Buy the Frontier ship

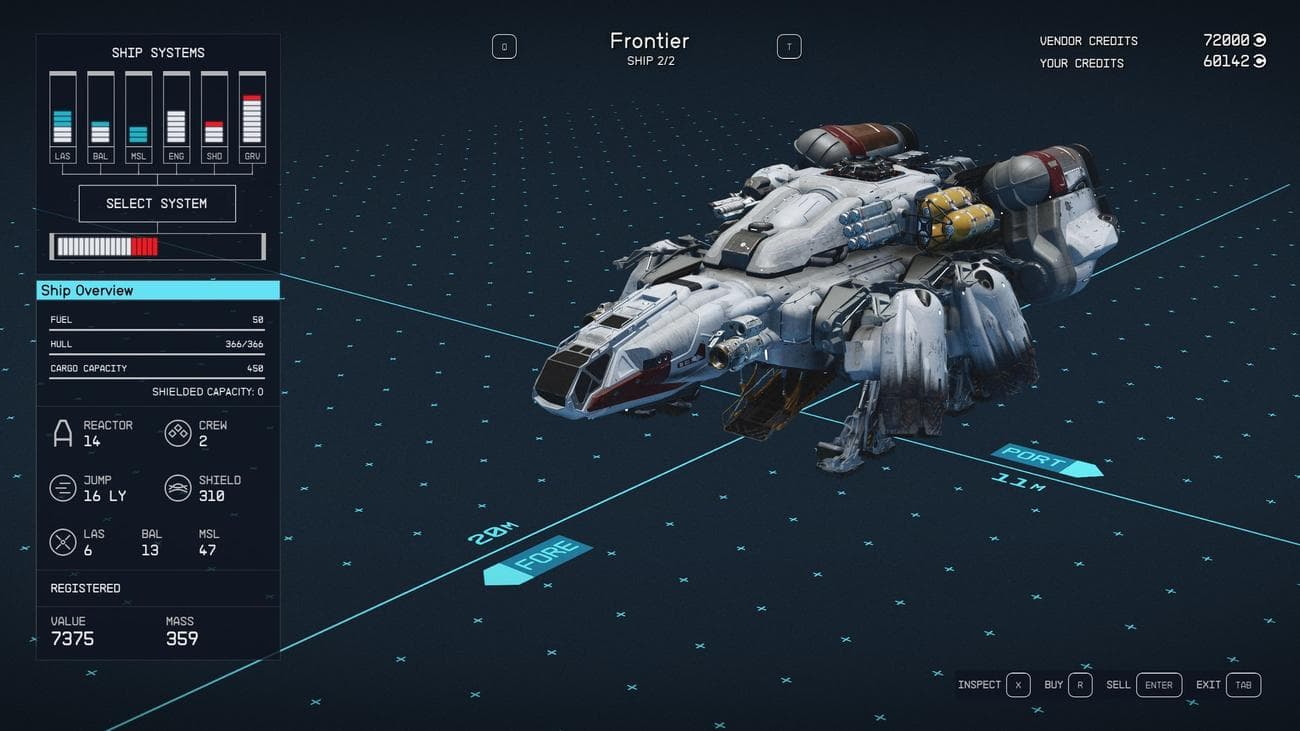pyautogui.click(x=1080, y=685)
